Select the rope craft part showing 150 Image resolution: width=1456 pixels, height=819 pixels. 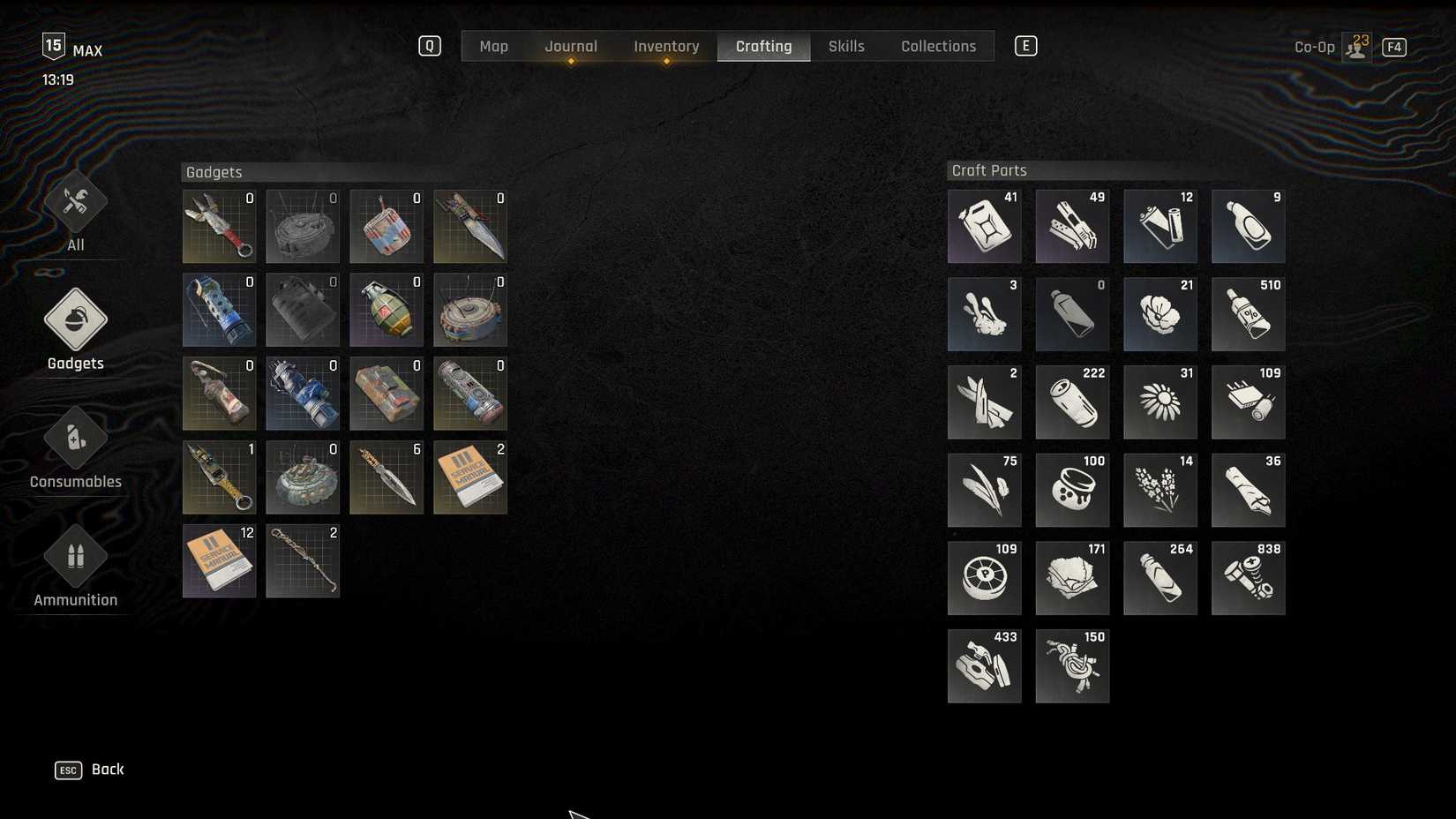[1072, 666]
